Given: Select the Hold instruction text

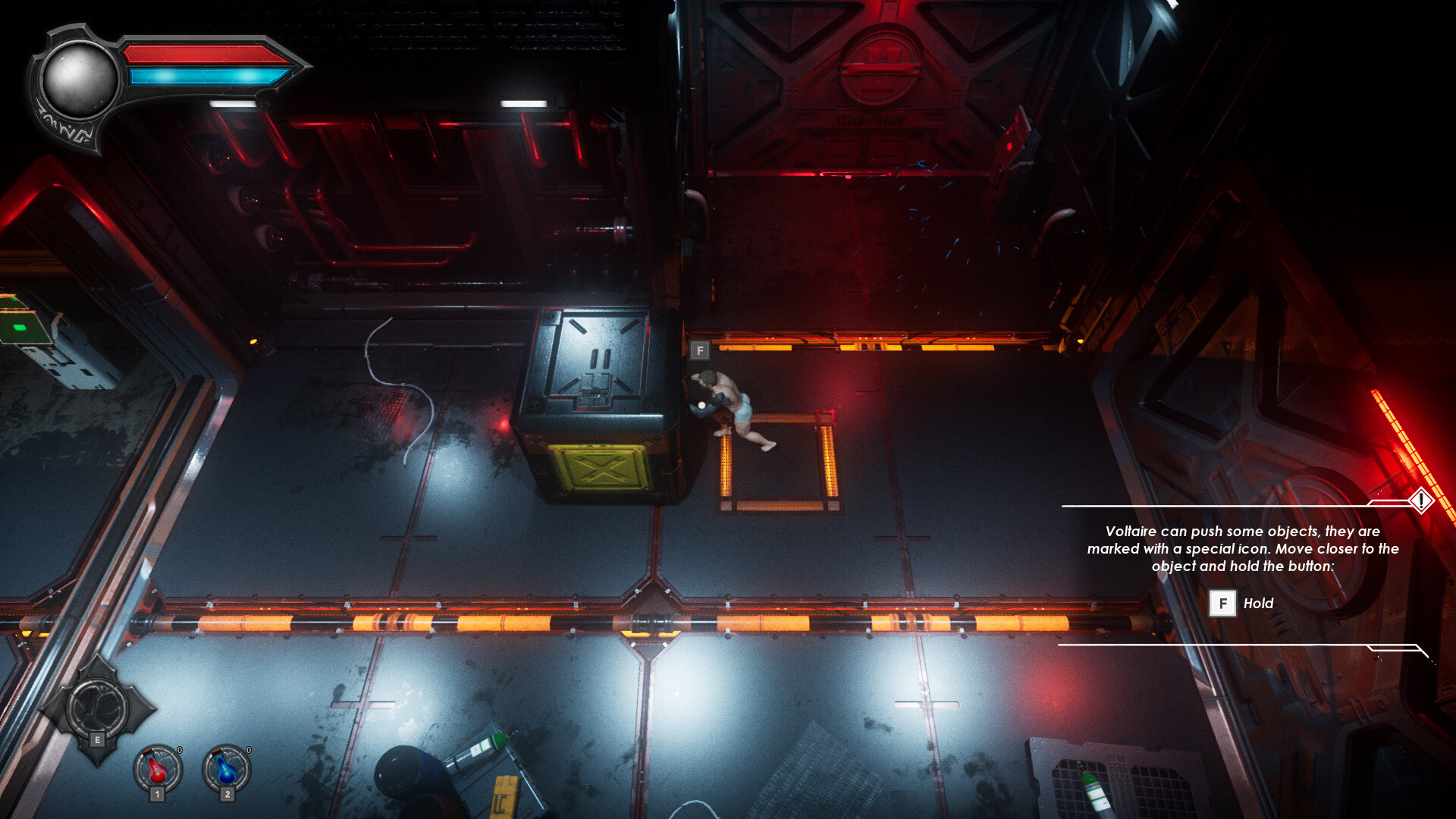Looking at the screenshot, I should click(1259, 604).
